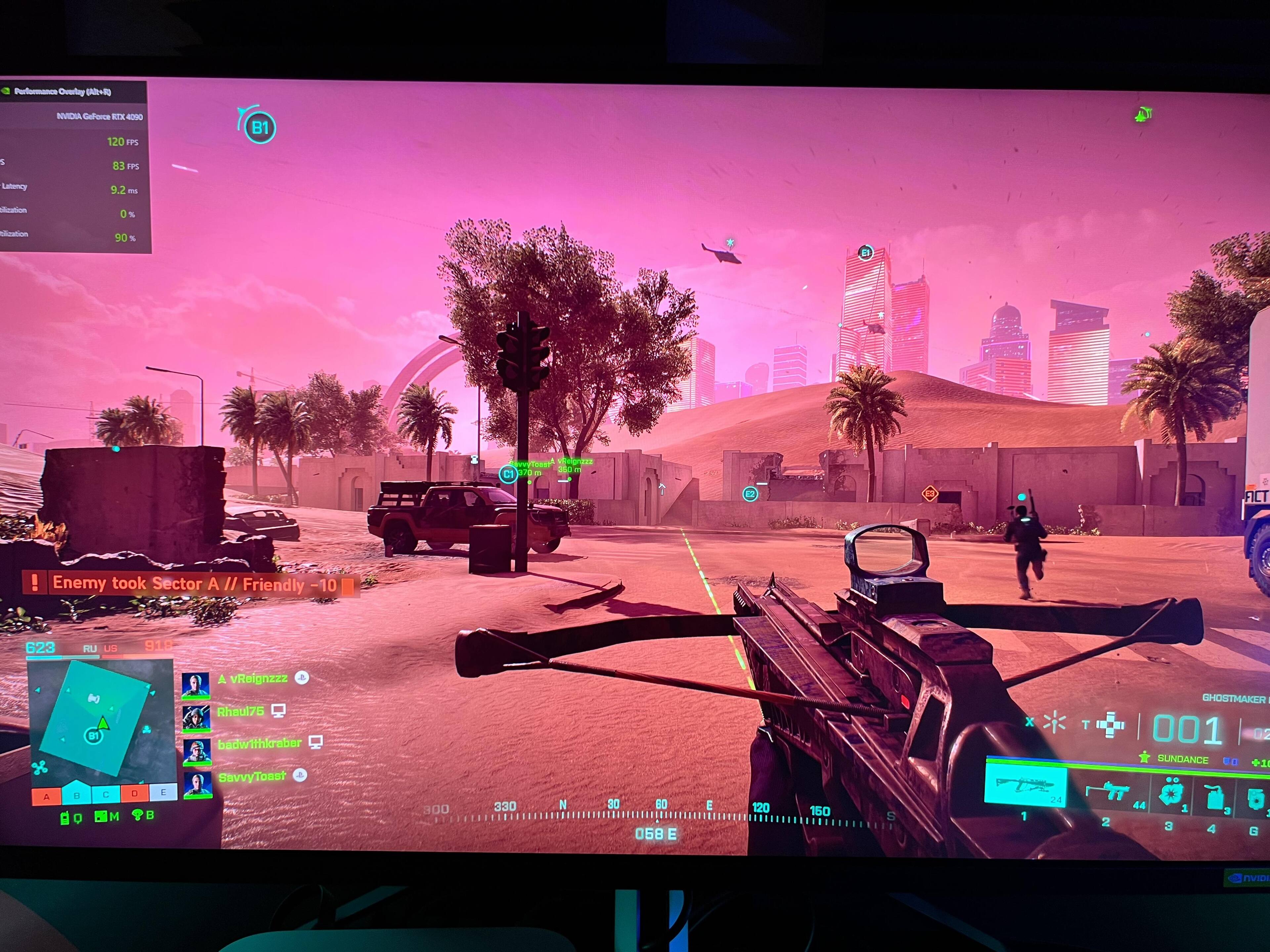Click the E3 enemy objective marker
This screenshot has width=1270, height=952.
pos(930,494)
